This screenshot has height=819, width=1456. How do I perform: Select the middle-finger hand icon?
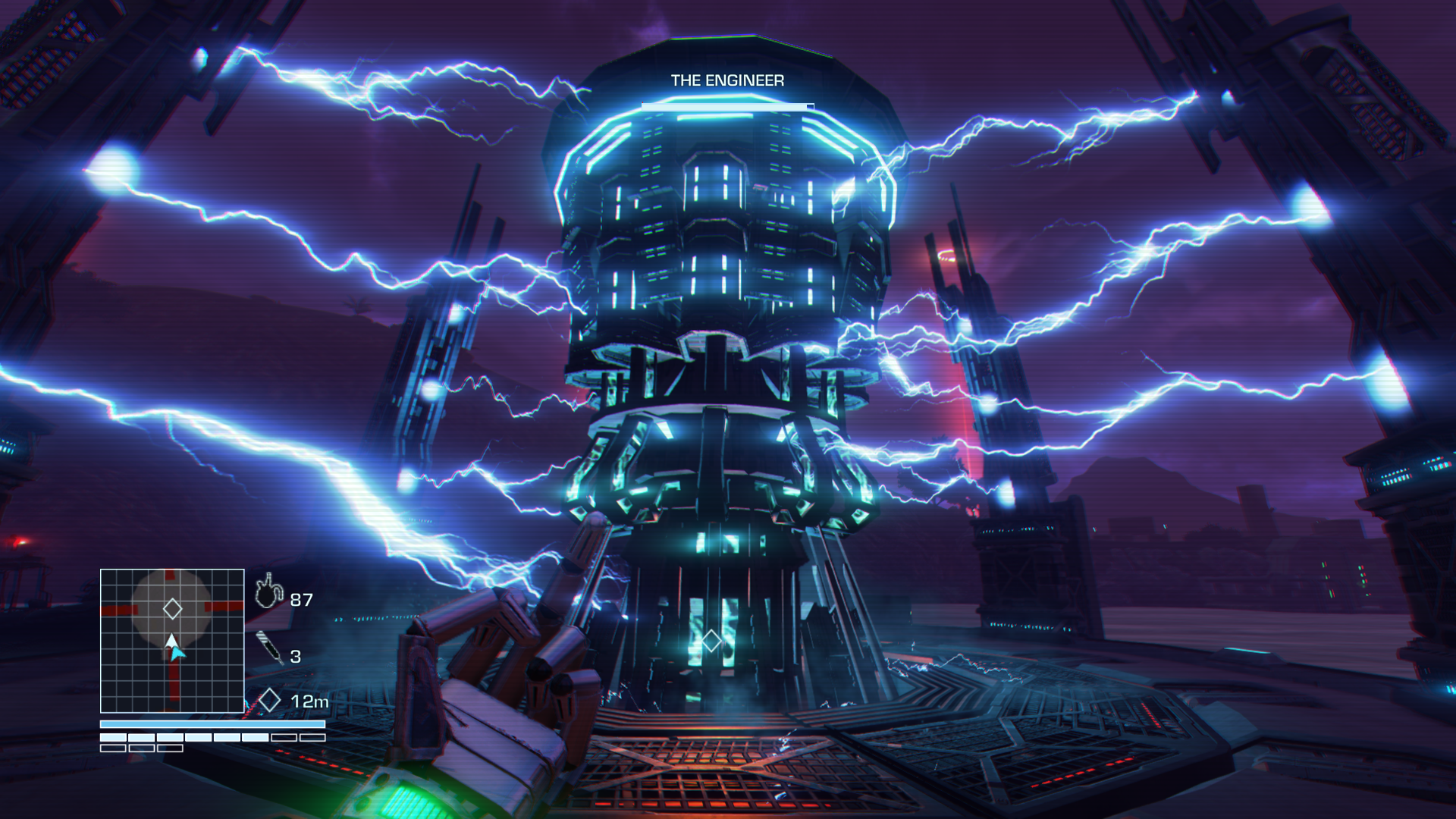[x=268, y=591]
